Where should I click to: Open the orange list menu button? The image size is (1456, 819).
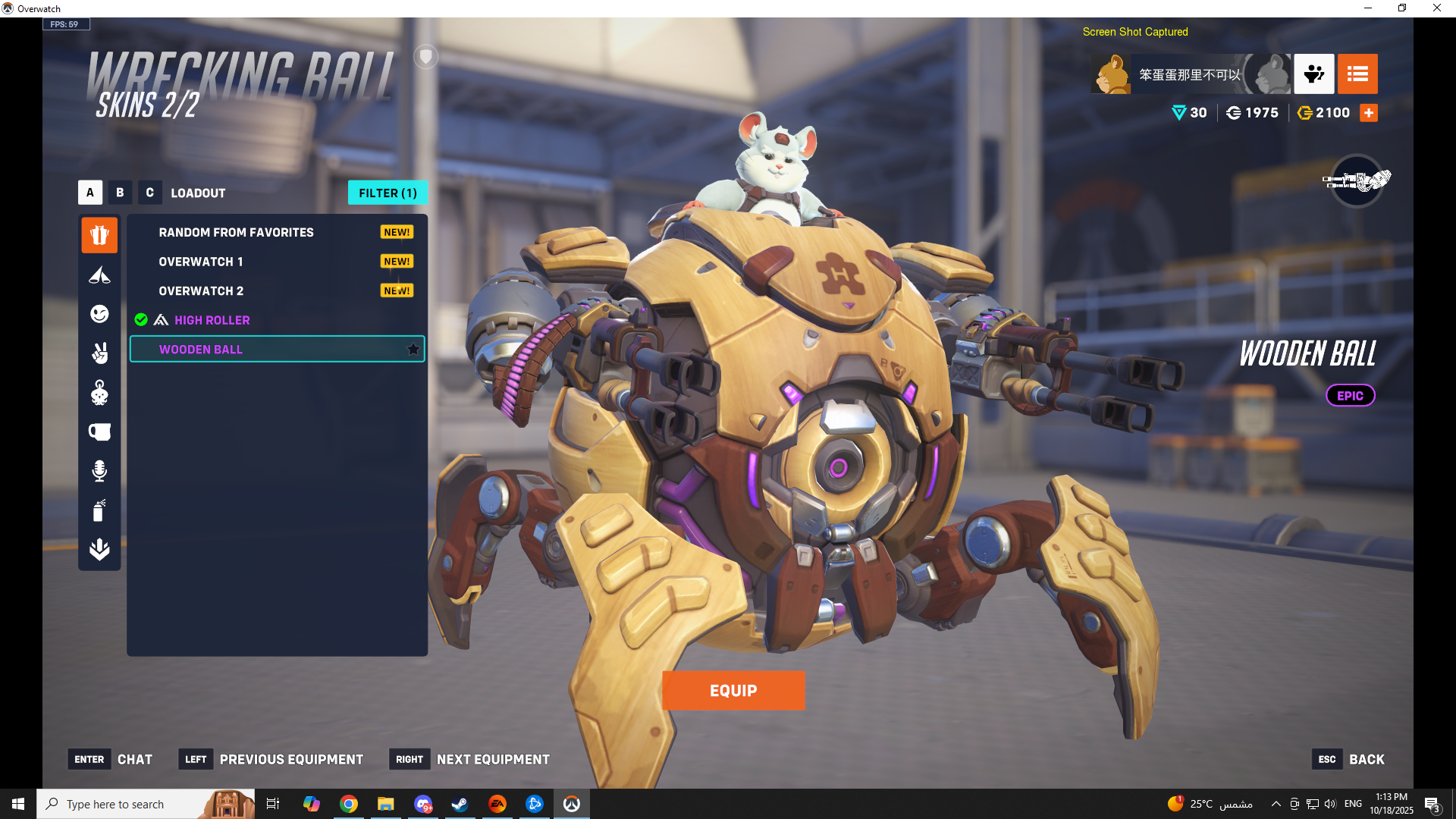pos(1357,74)
